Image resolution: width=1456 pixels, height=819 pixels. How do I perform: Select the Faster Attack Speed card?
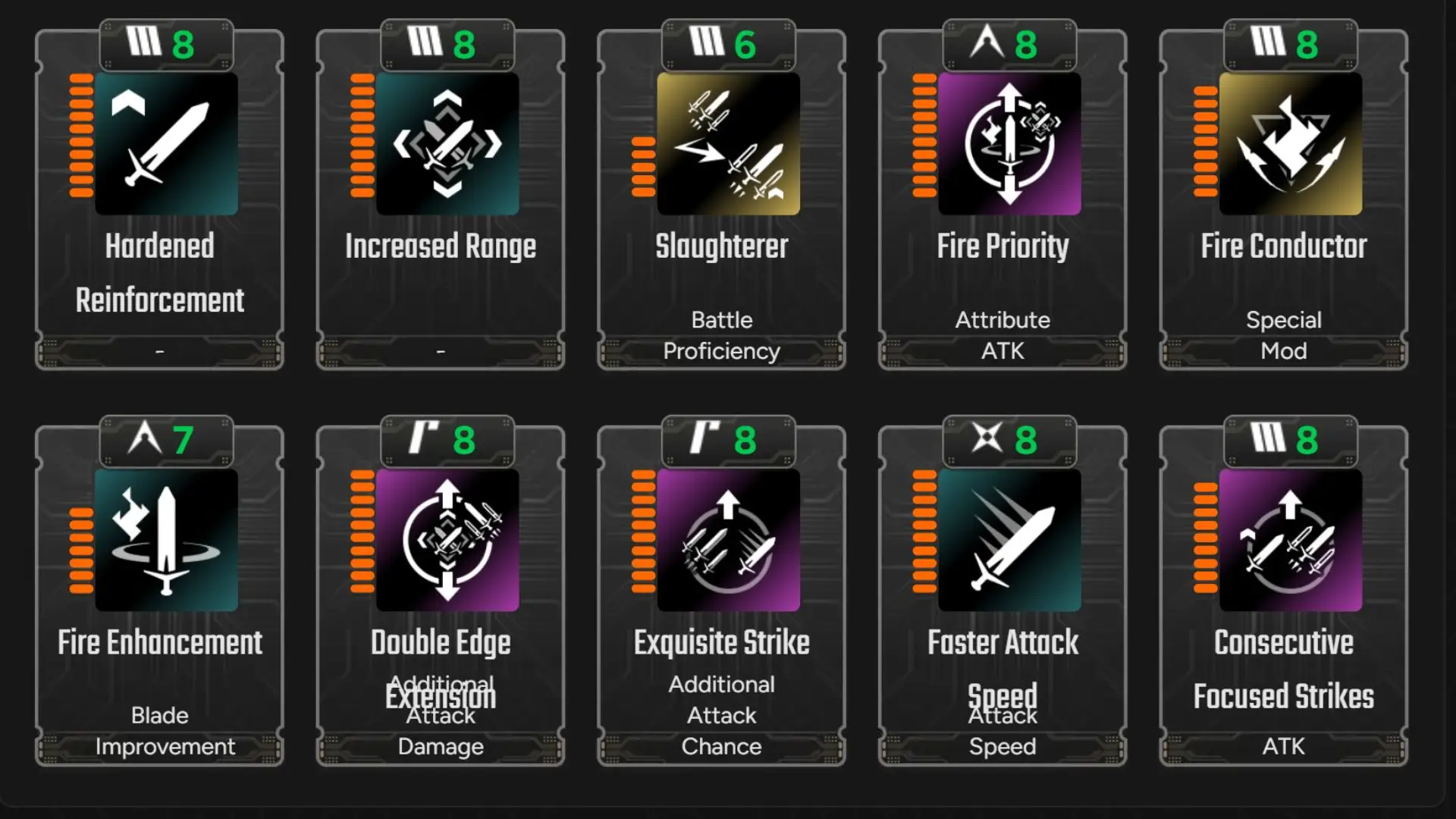click(1003, 599)
